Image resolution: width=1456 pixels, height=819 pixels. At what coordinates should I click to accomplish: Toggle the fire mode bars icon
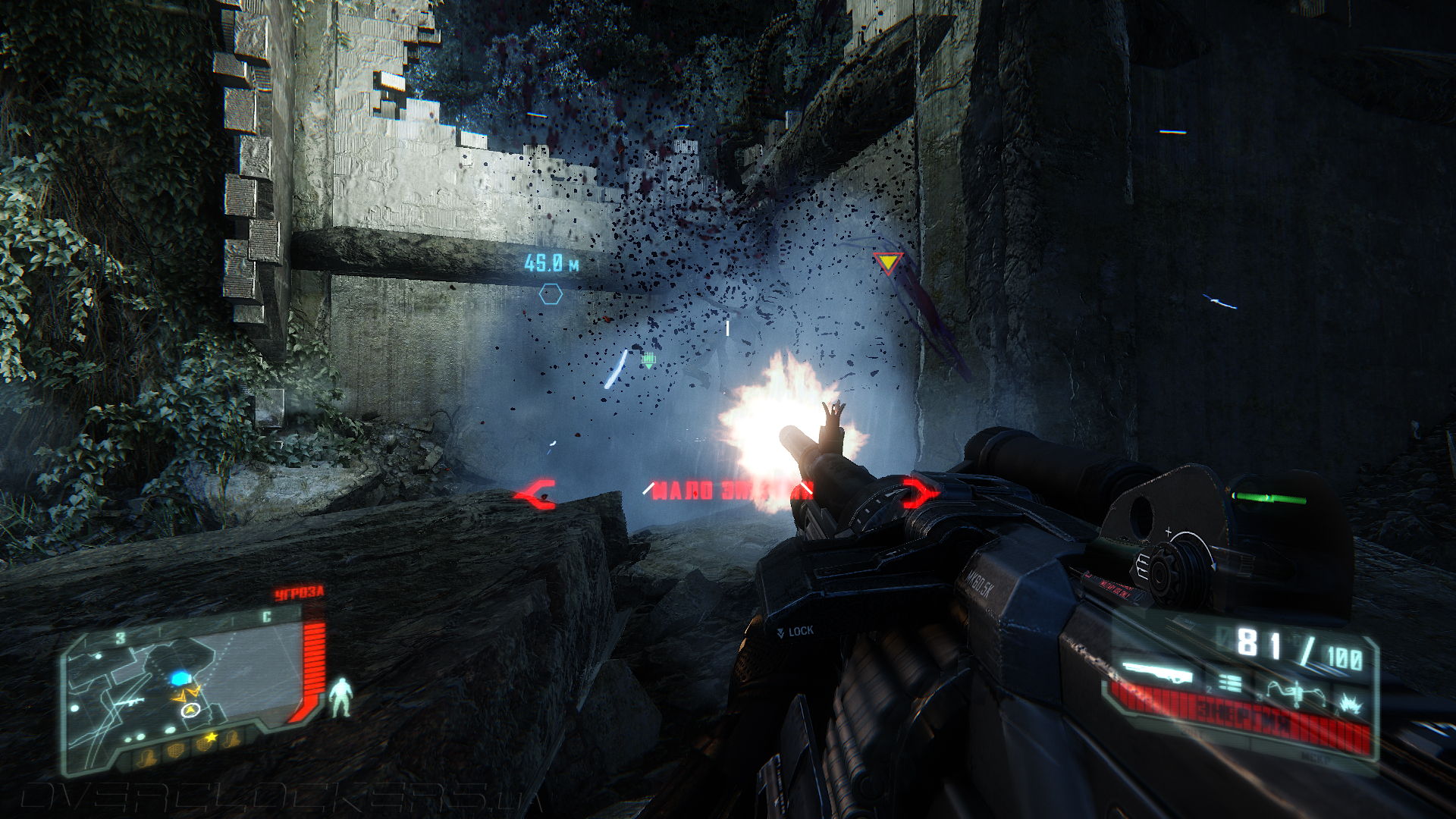coord(1230,684)
